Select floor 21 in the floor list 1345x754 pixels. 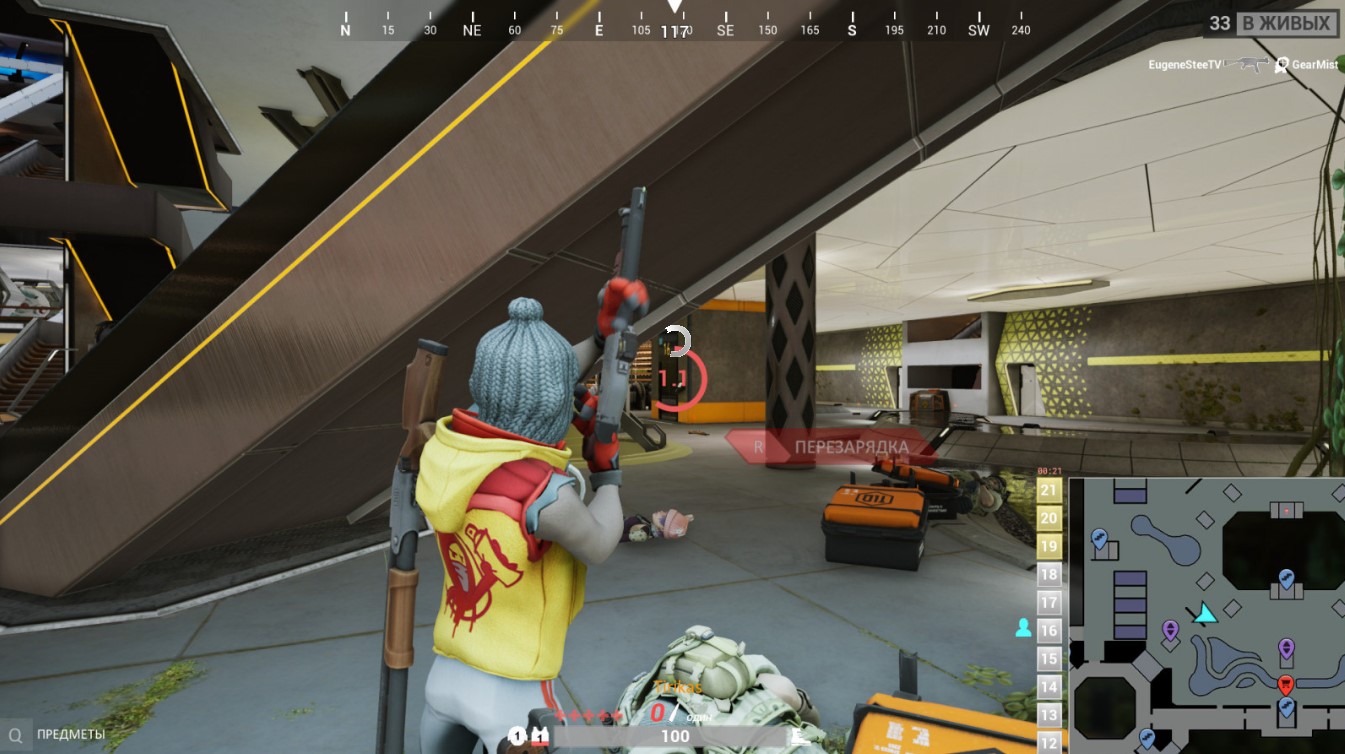coord(1049,490)
